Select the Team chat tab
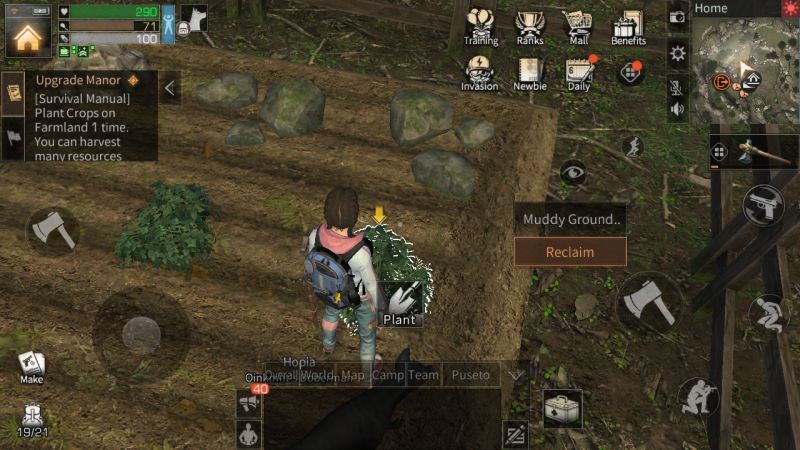Image resolution: width=800 pixels, height=450 pixels. click(423, 375)
